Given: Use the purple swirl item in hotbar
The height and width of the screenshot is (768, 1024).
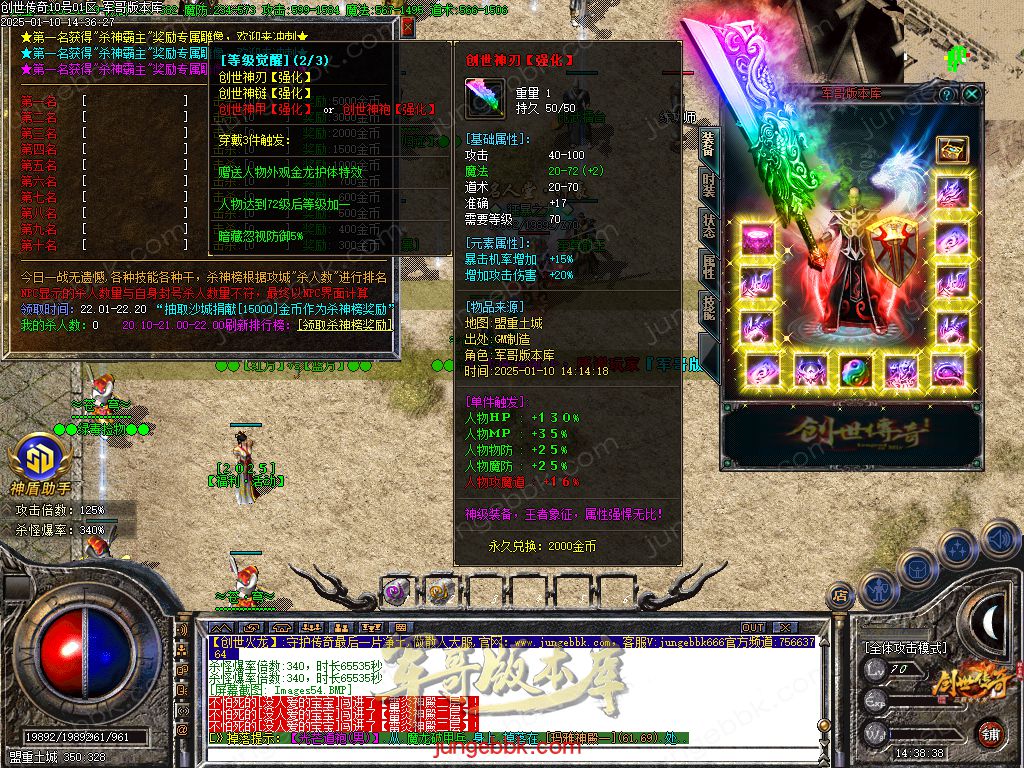Looking at the screenshot, I should pos(396,591).
